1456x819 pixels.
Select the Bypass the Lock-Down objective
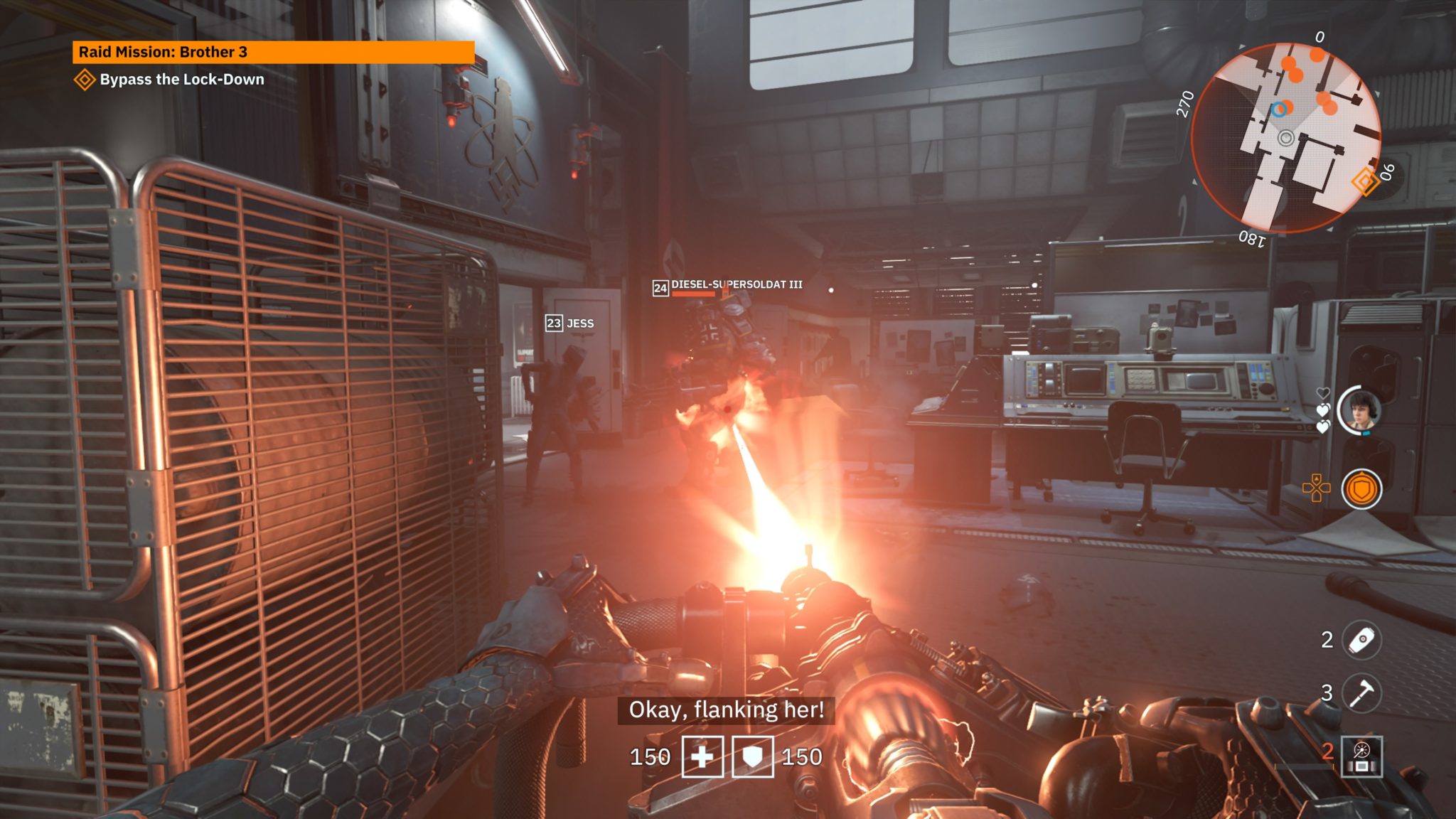click(181, 80)
